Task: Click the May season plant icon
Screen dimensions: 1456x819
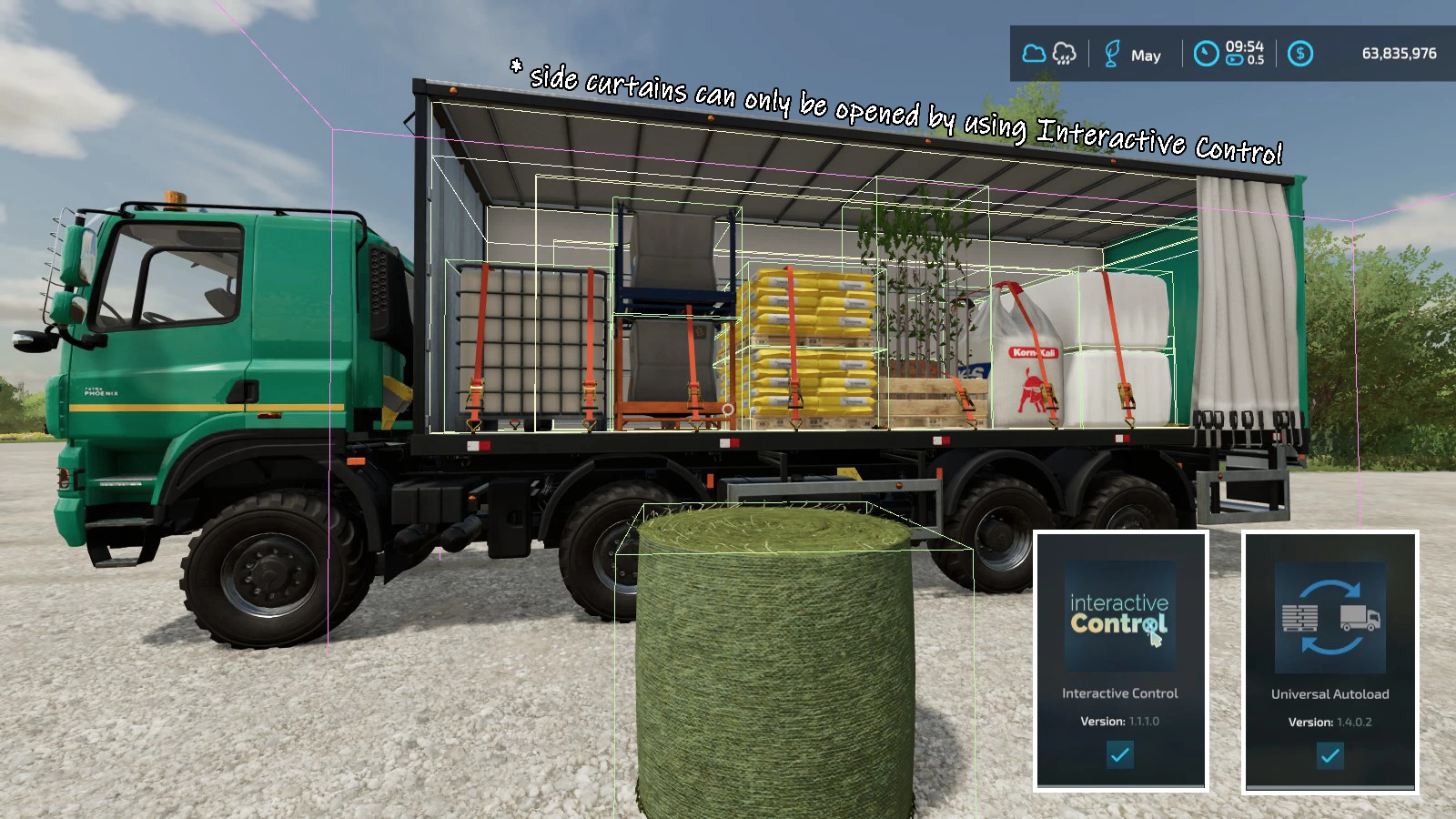Action: (1111, 54)
